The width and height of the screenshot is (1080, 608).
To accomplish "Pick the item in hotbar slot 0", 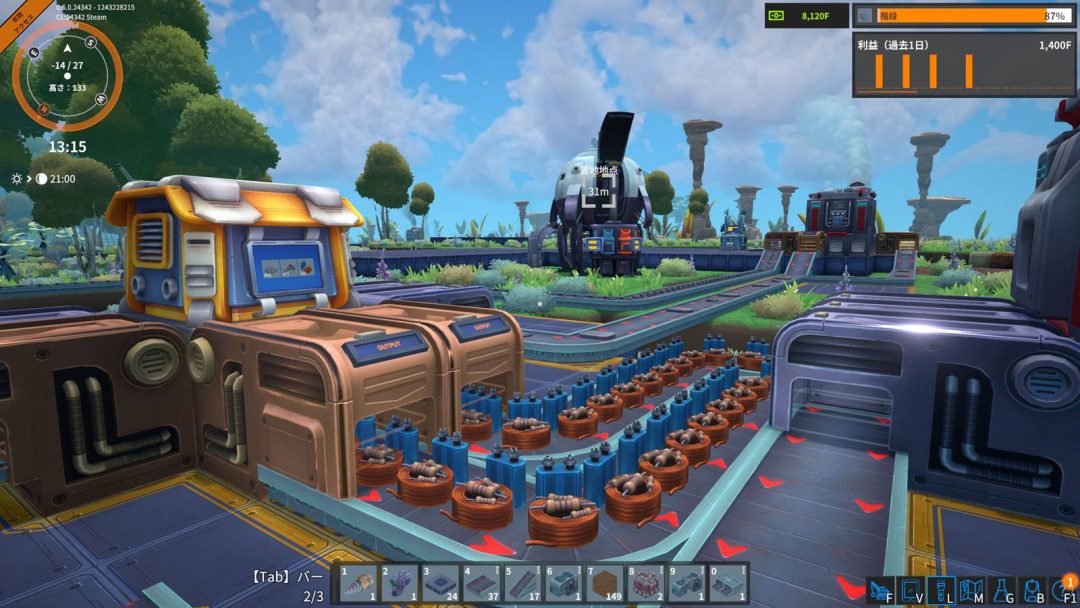I will coord(727,584).
